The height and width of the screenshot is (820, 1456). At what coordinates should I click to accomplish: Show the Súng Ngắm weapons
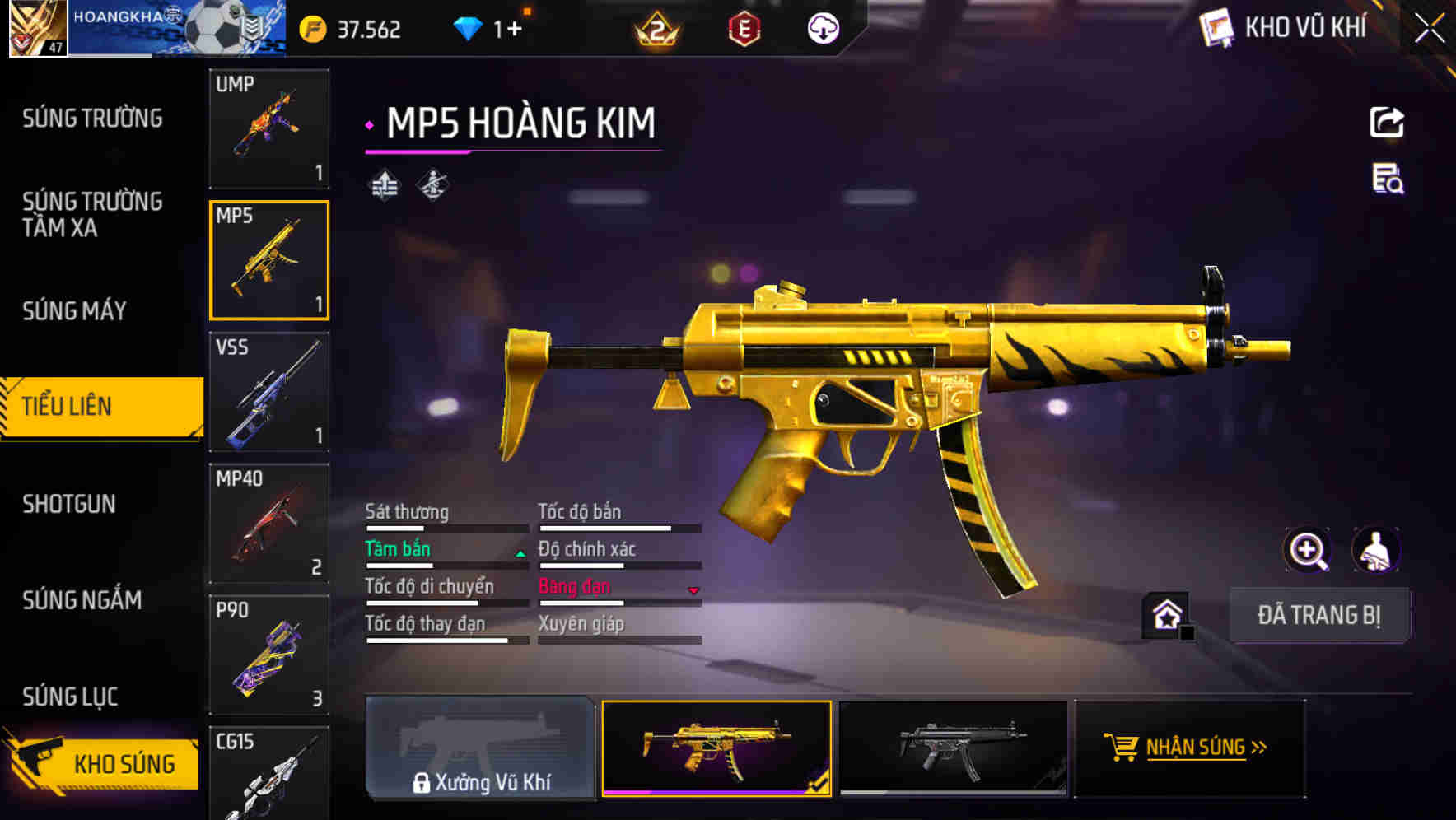82,600
